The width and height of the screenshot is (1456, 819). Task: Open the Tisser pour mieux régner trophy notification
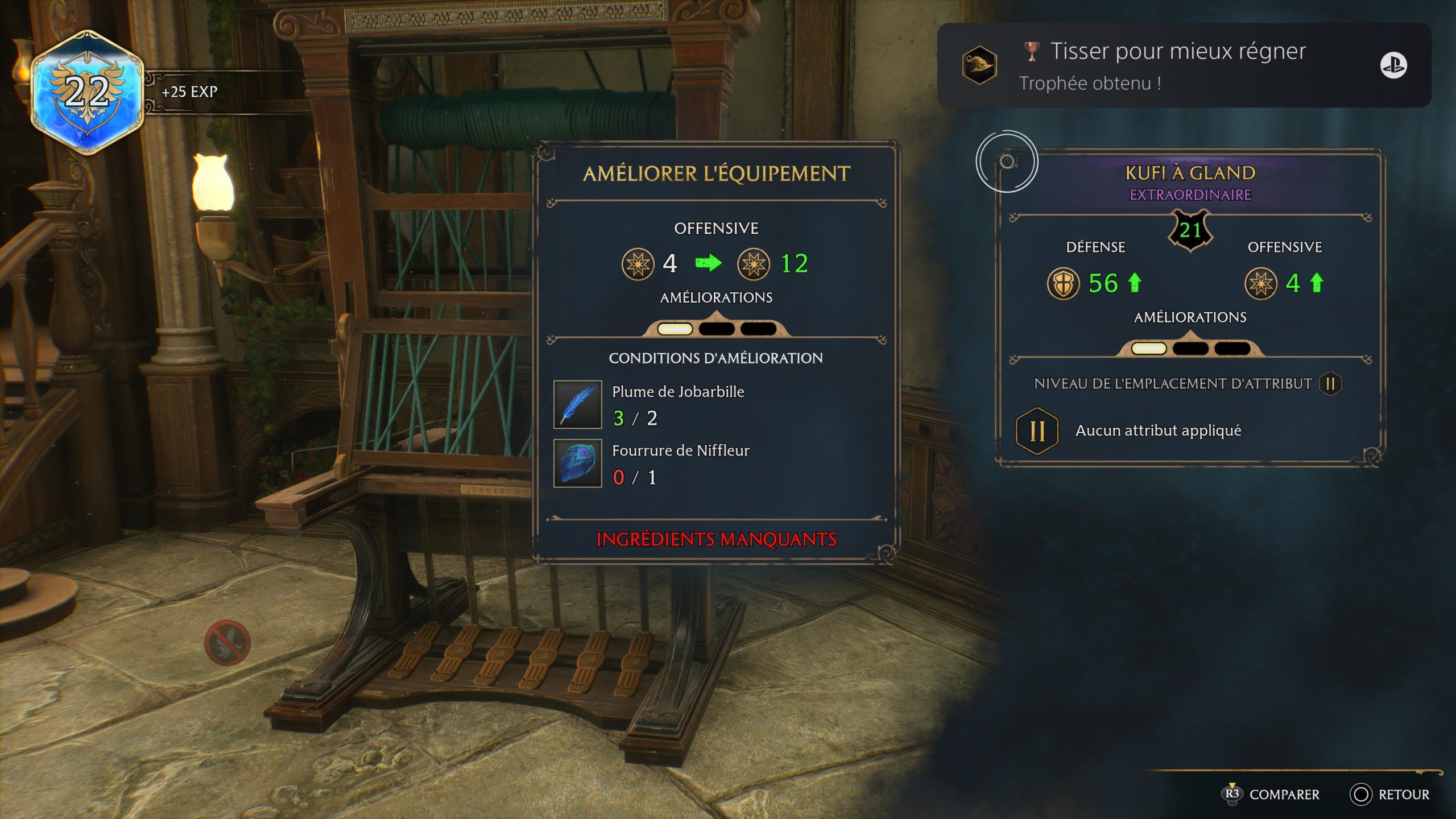pos(1177,65)
